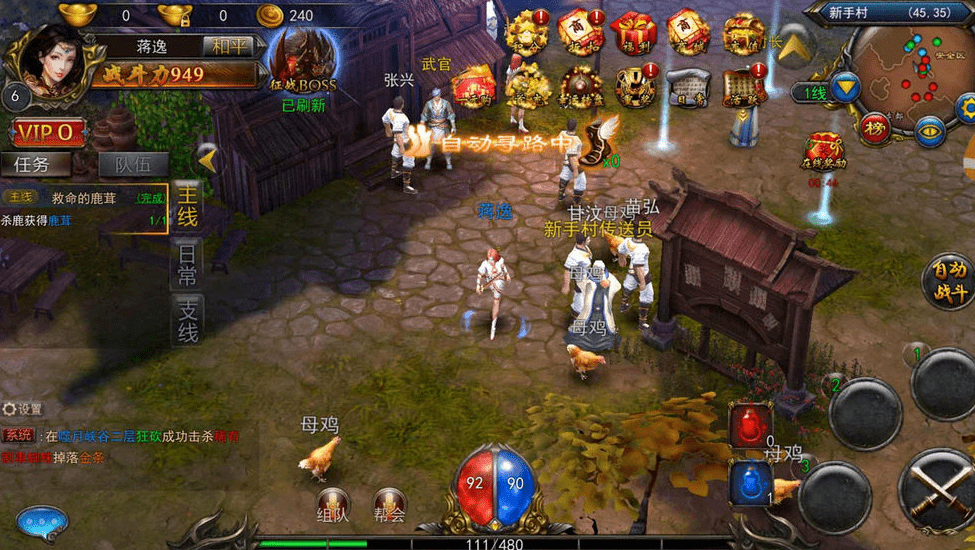Switch to the 任务 tab
This screenshot has height=550, width=975.
[x=43, y=164]
